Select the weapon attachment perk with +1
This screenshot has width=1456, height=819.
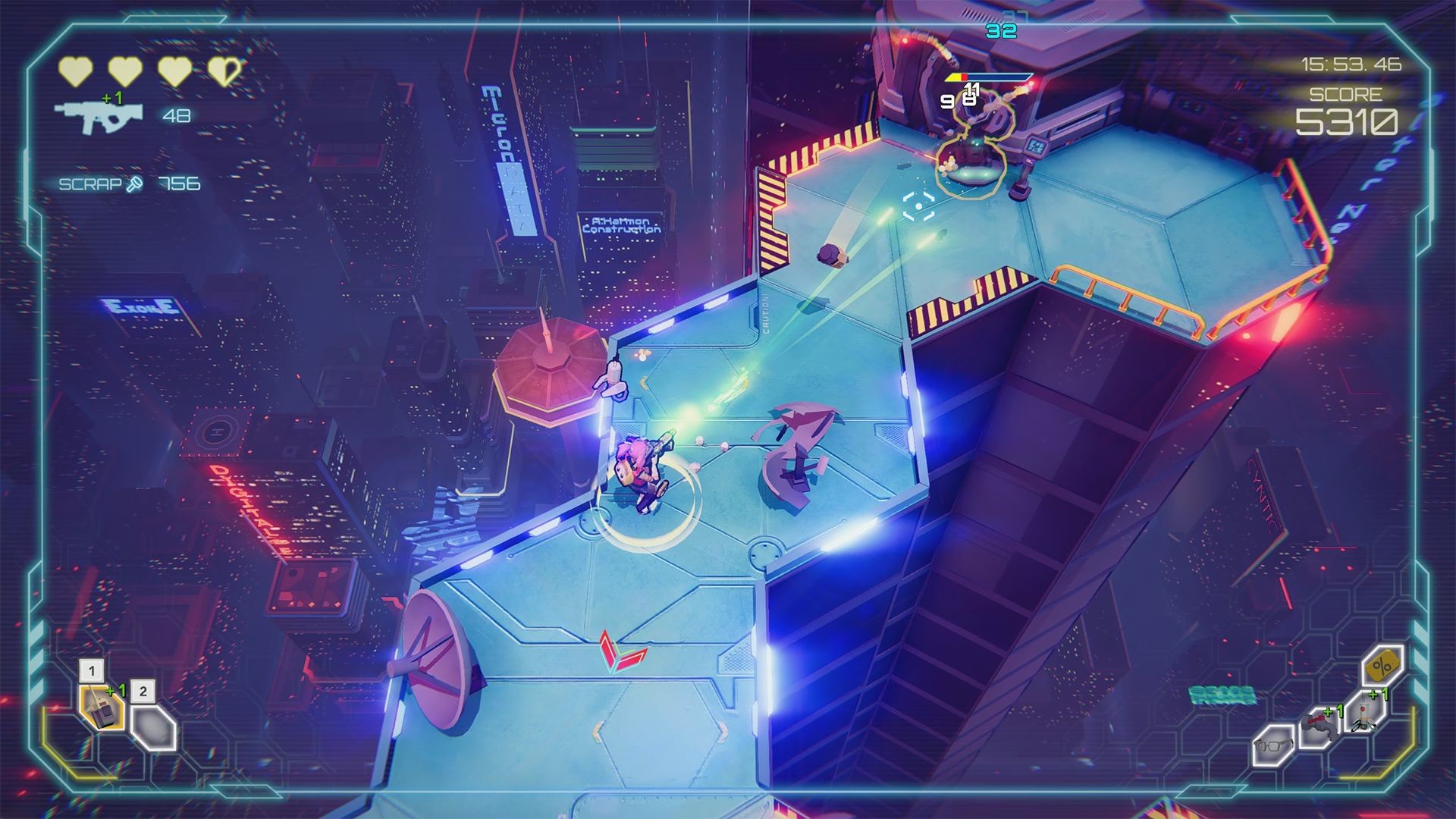pyautogui.click(x=1321, y=726)
